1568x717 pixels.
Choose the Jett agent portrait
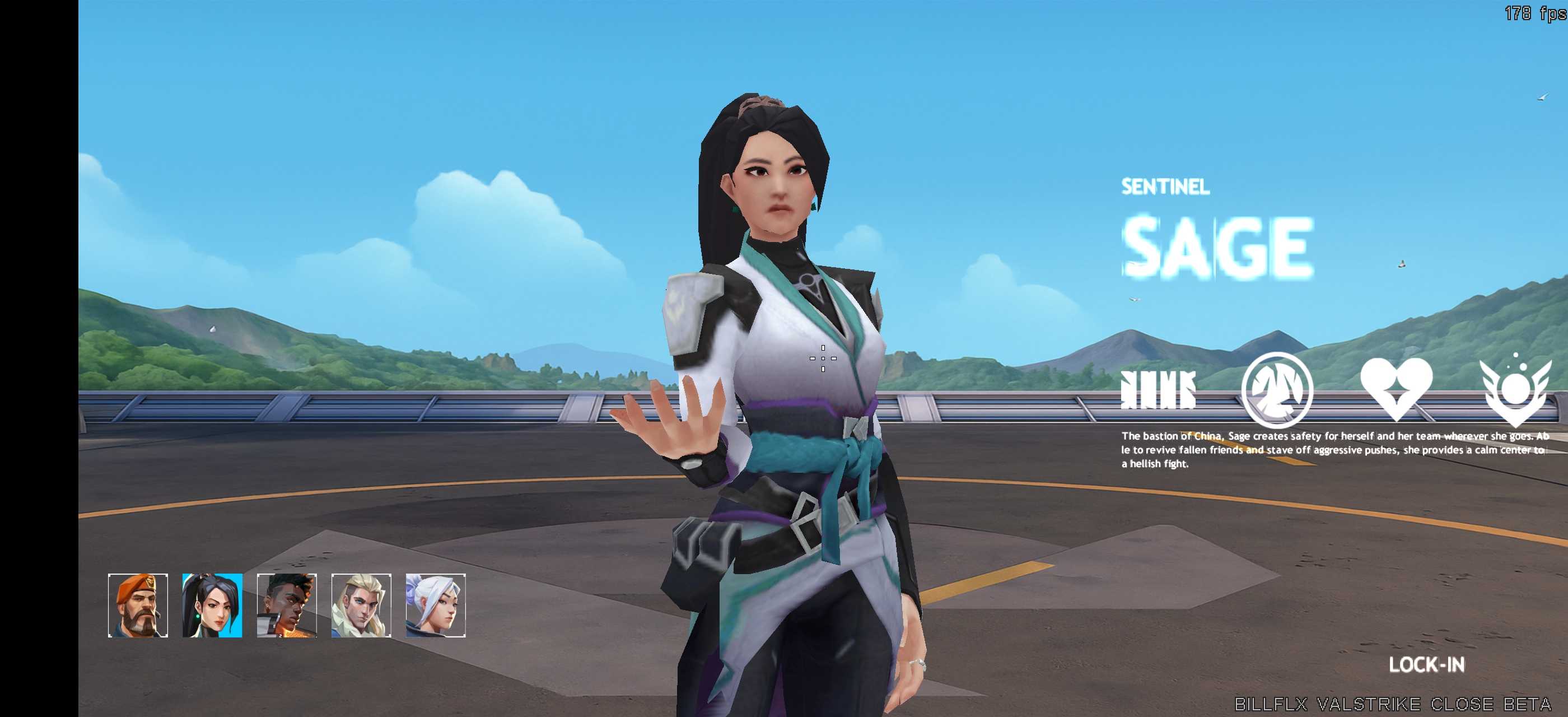tap(435, 606)
